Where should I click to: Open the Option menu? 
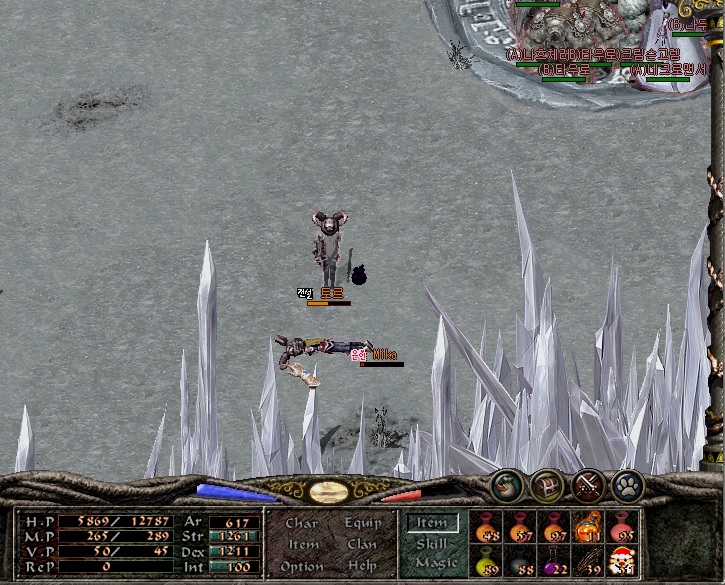point(302,566)
